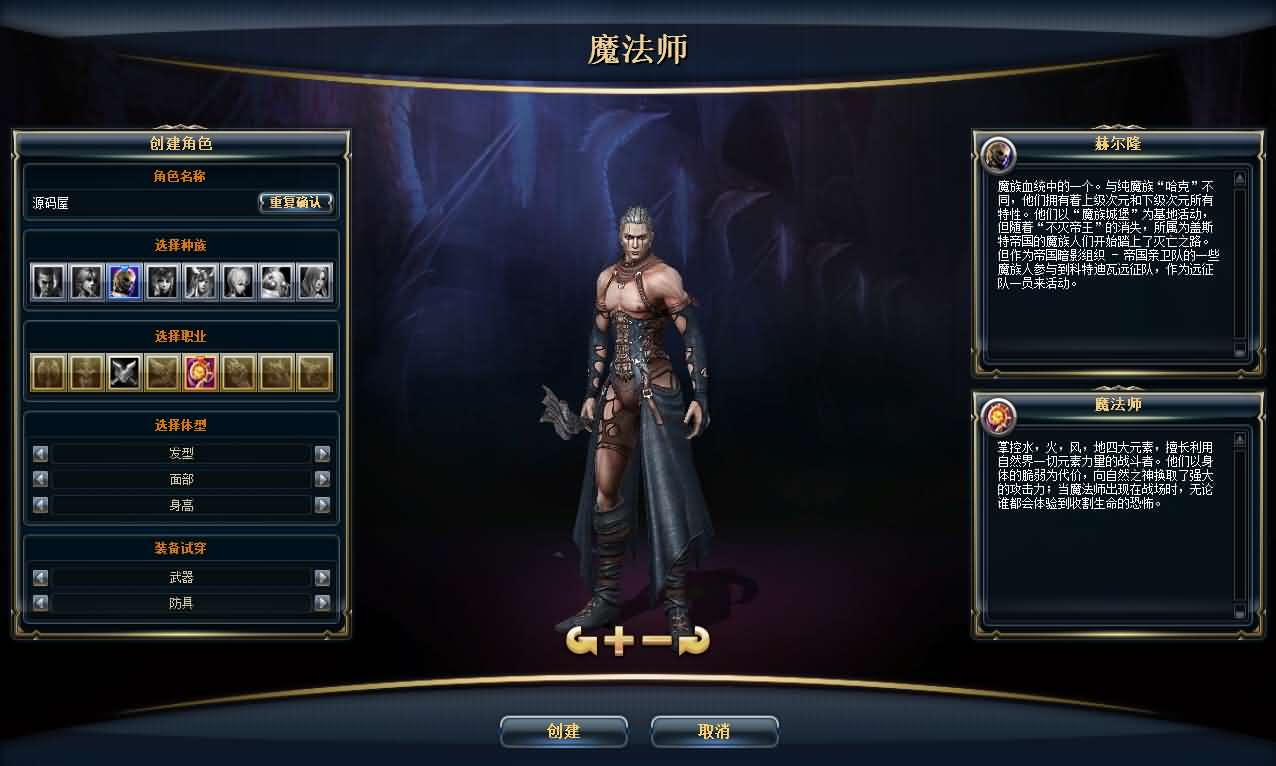Zoom out character with minus button
The image size is (1276, 766).
pyautogui.click(x=655, y=642)
